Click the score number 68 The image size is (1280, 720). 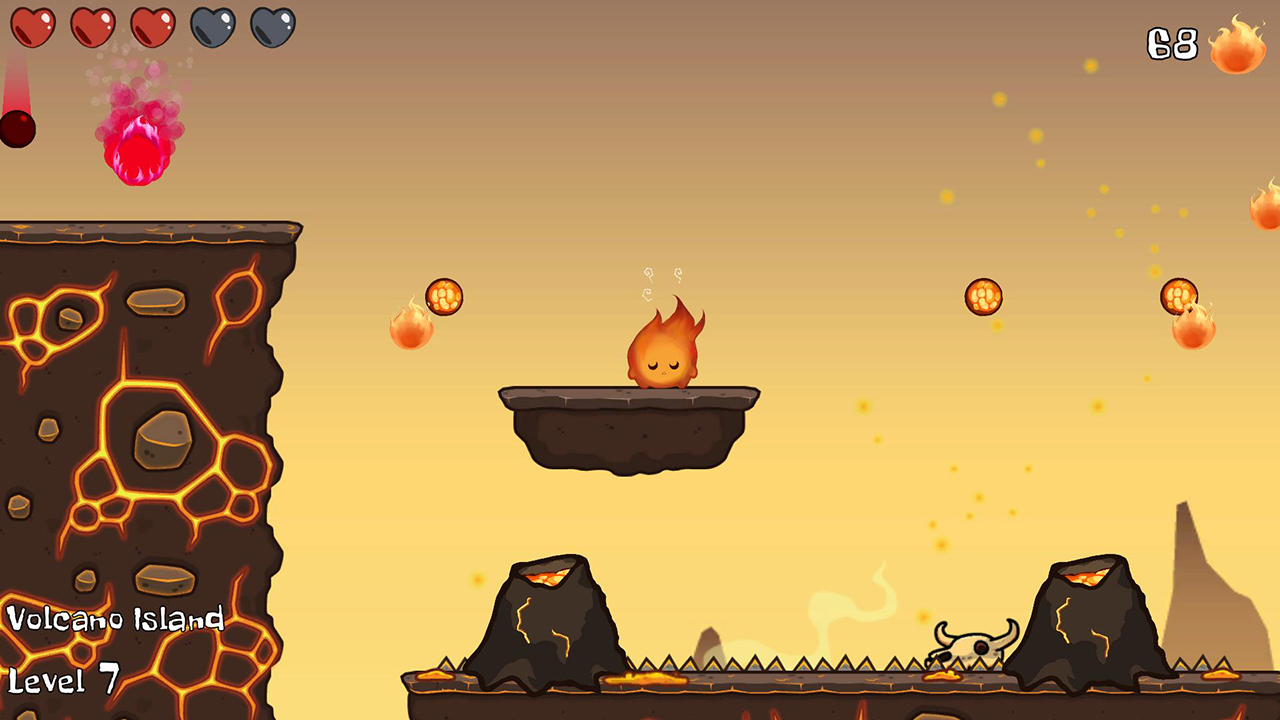1171,44
